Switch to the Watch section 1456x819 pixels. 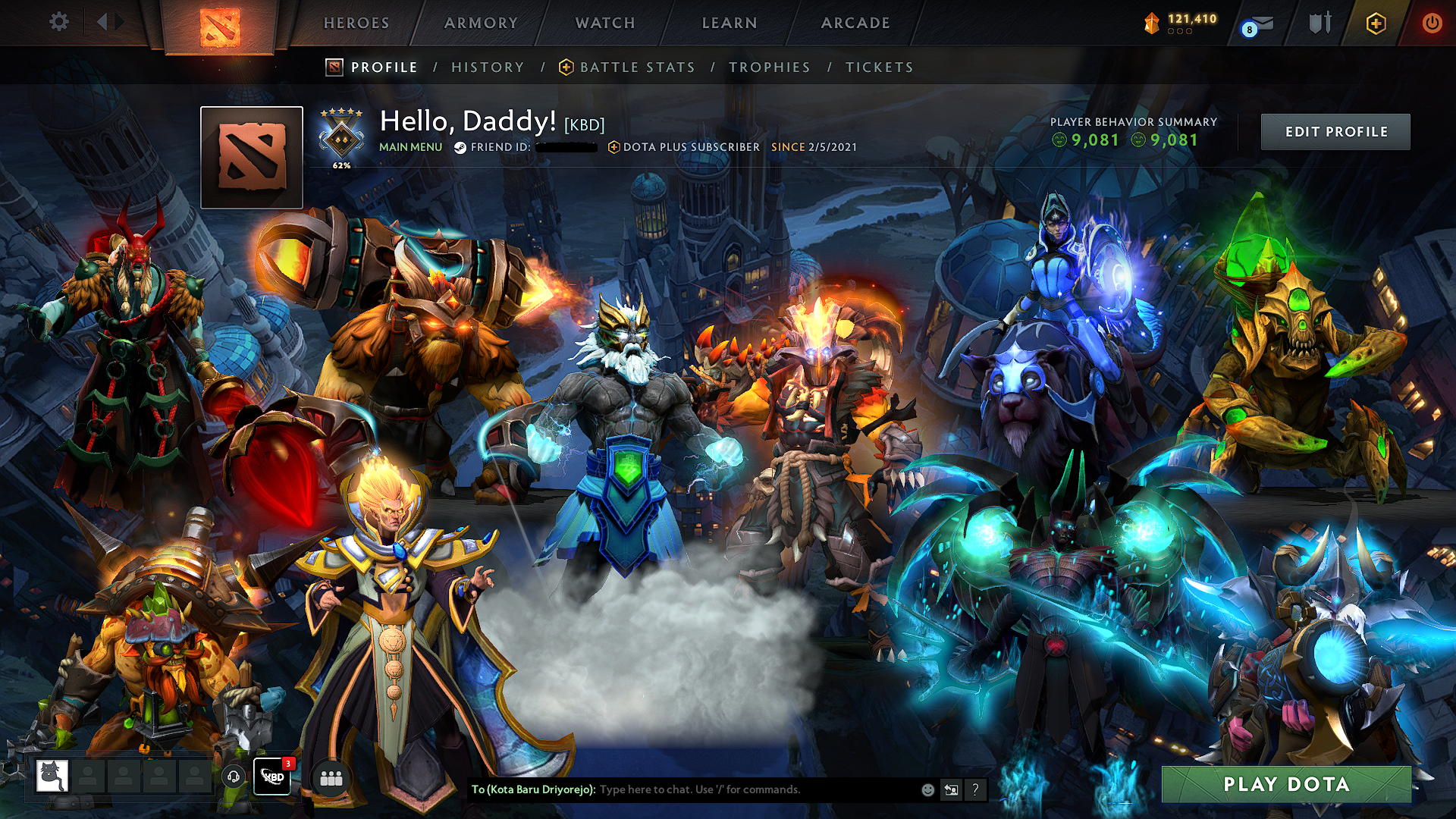605,24
